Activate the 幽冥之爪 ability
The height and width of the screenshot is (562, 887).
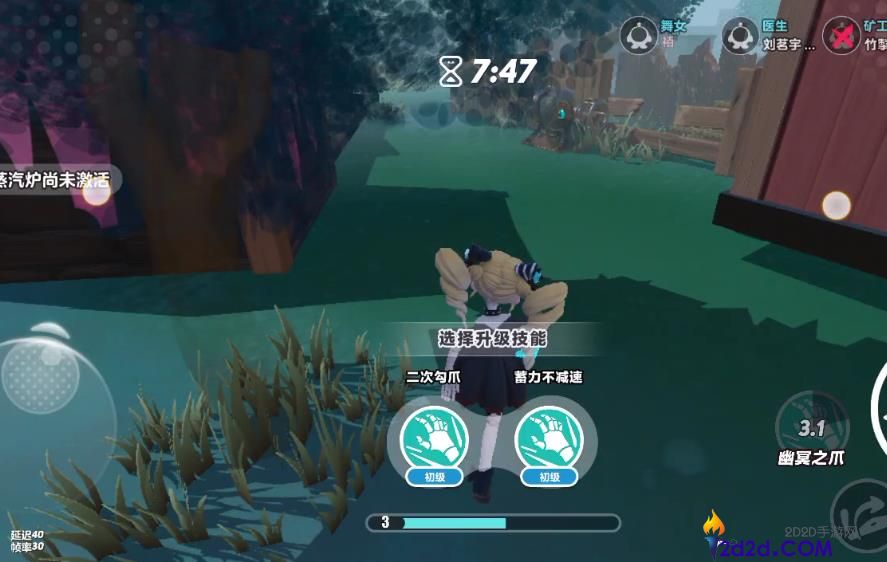[x=811, y=427]
